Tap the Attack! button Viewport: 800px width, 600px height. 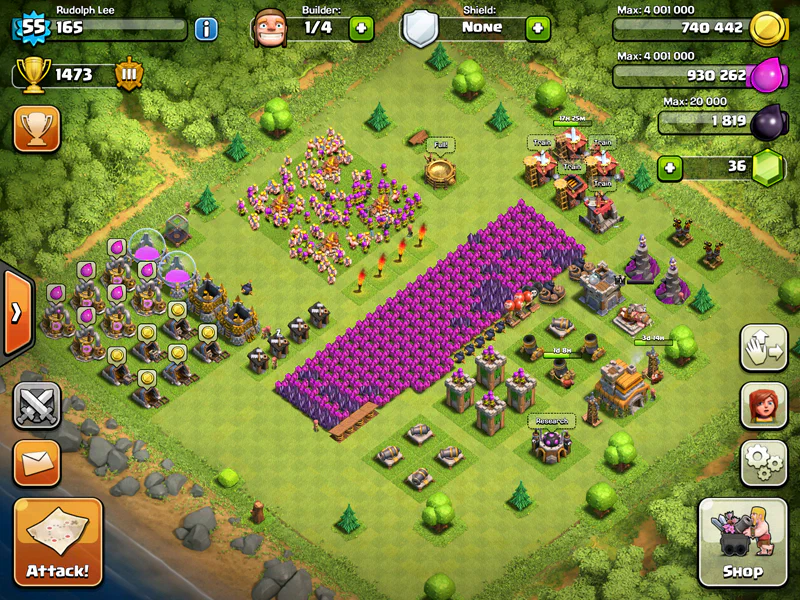click(57, 543)
